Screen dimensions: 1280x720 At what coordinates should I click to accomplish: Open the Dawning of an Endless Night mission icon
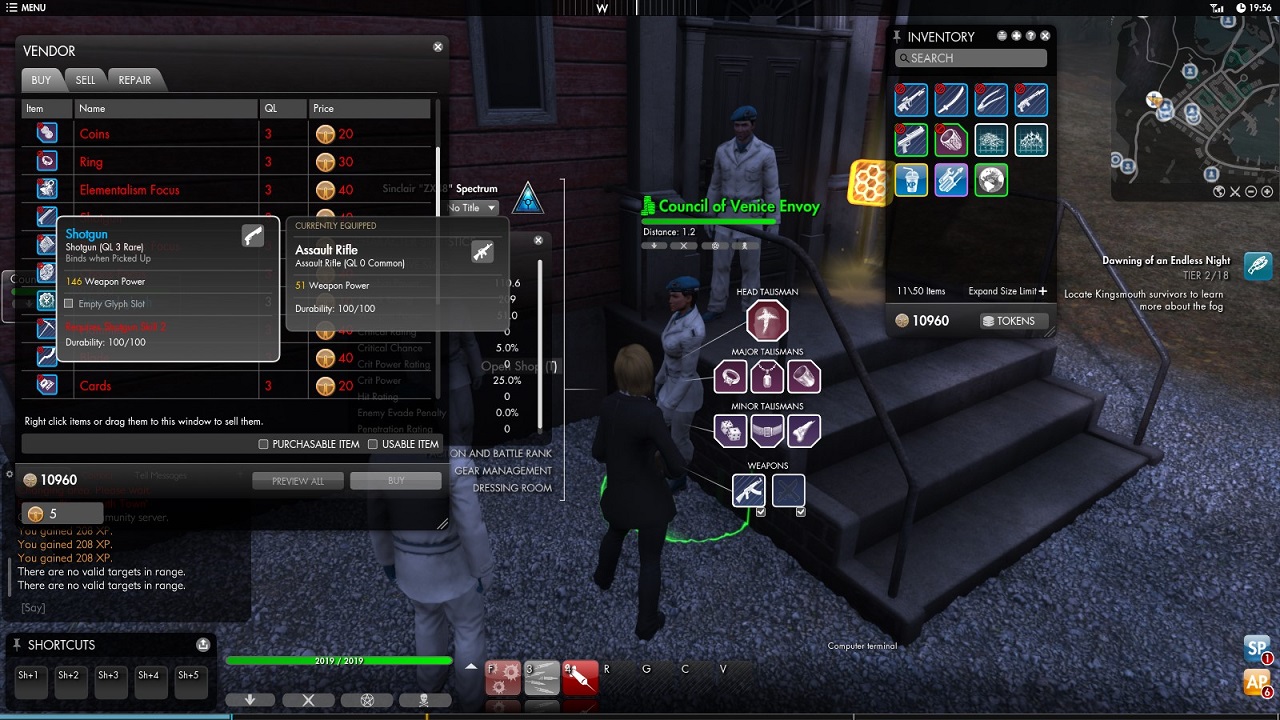(1258, 266)
